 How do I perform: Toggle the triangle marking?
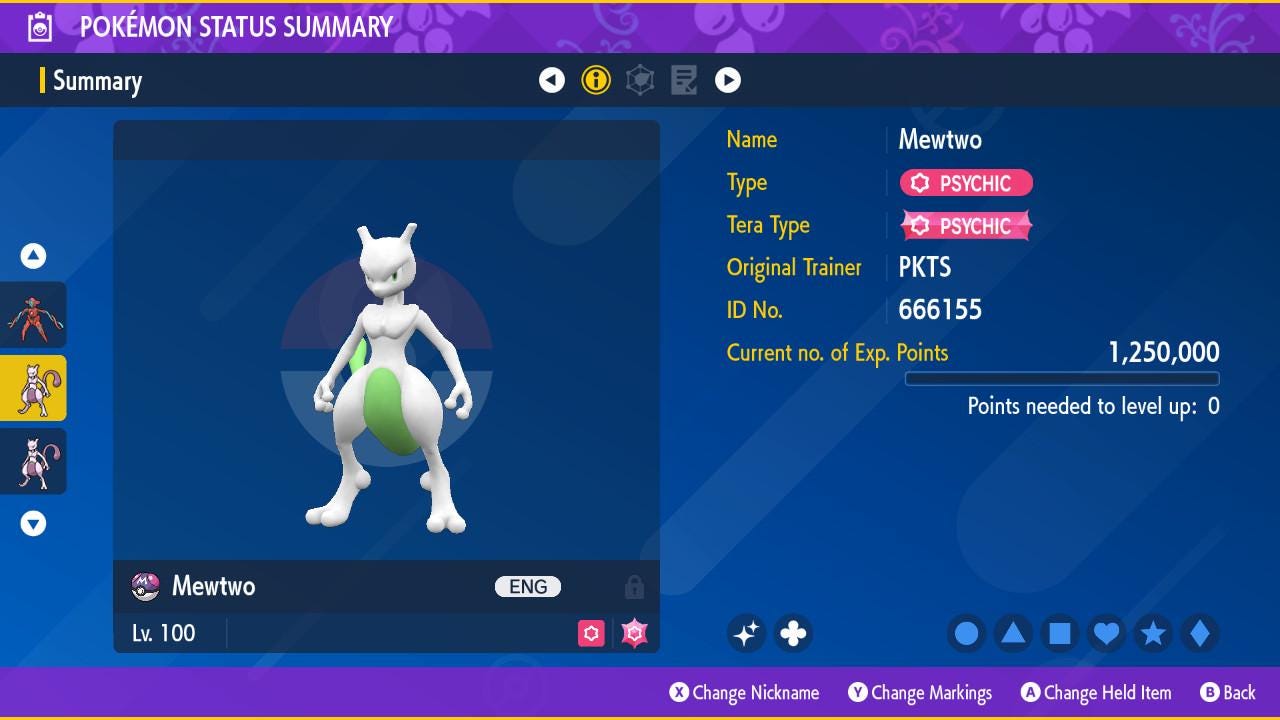(x=1013, y=633)
